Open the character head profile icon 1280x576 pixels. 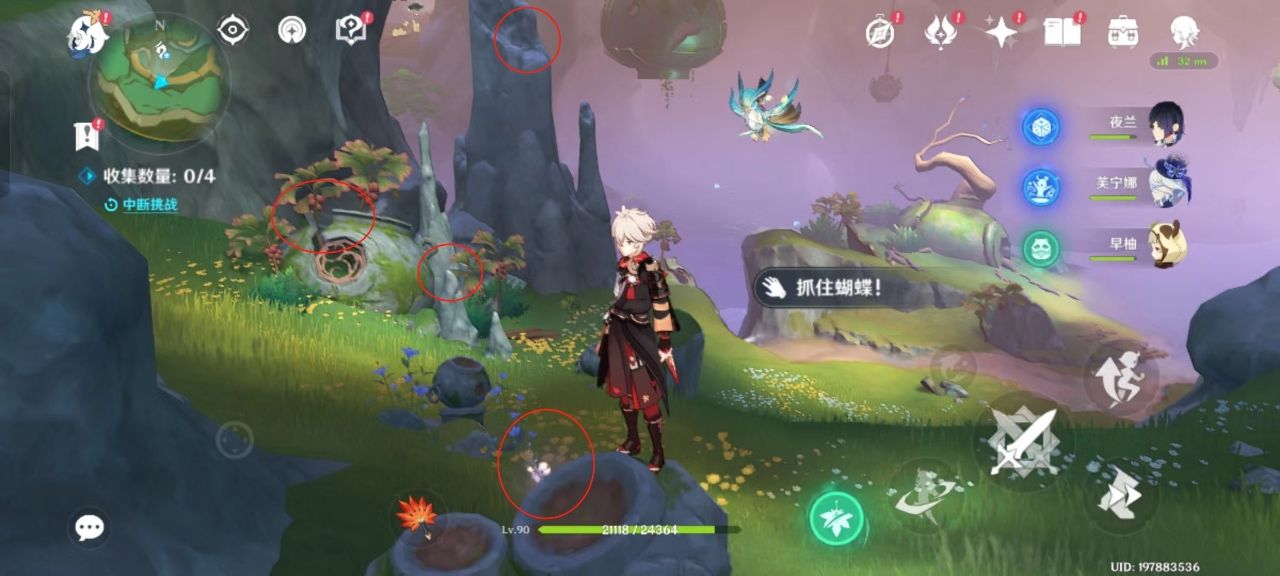click(1185, 32)
